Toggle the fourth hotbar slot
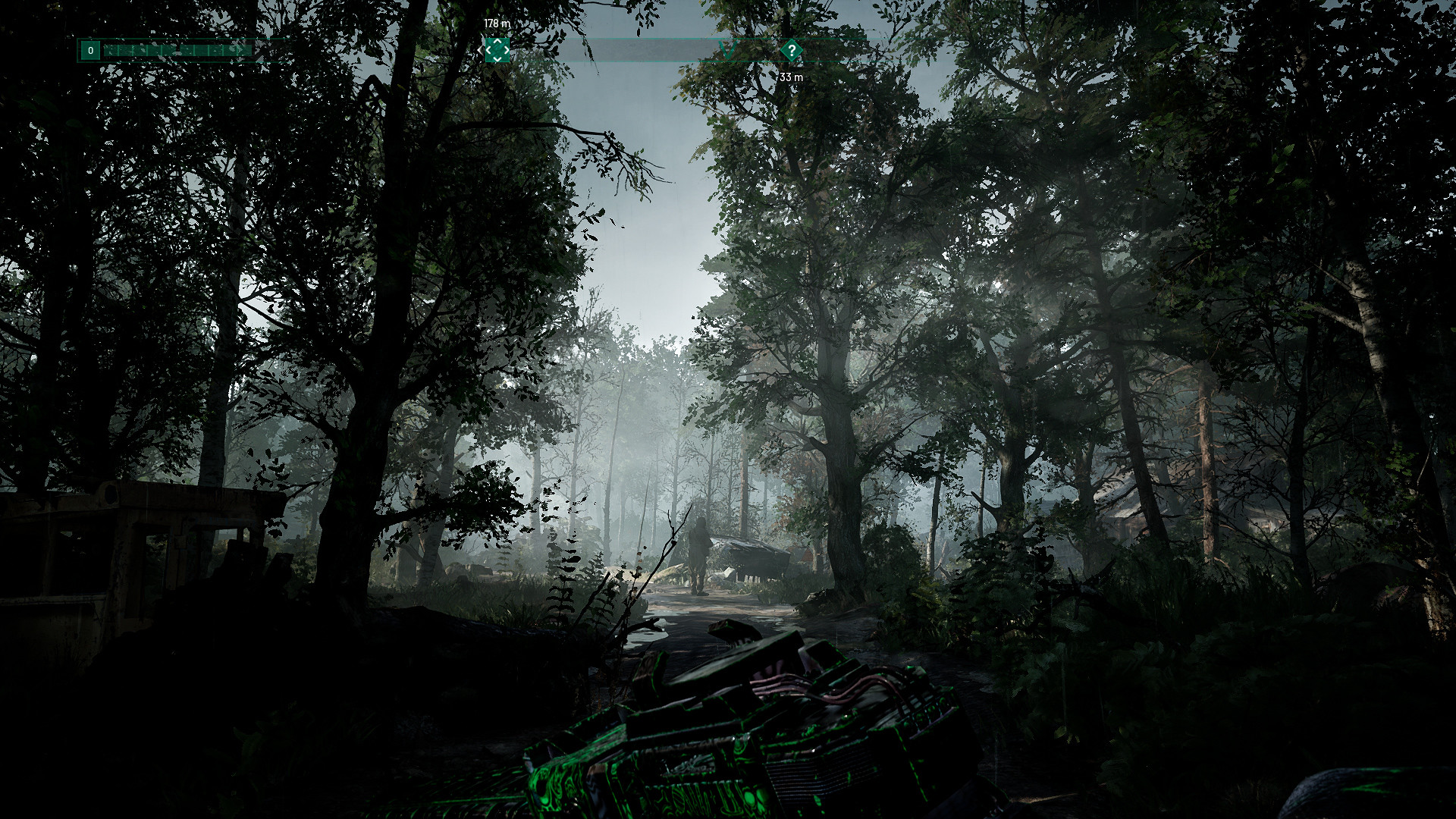This screenshot has width=1456, height=819. pos(155,49)
